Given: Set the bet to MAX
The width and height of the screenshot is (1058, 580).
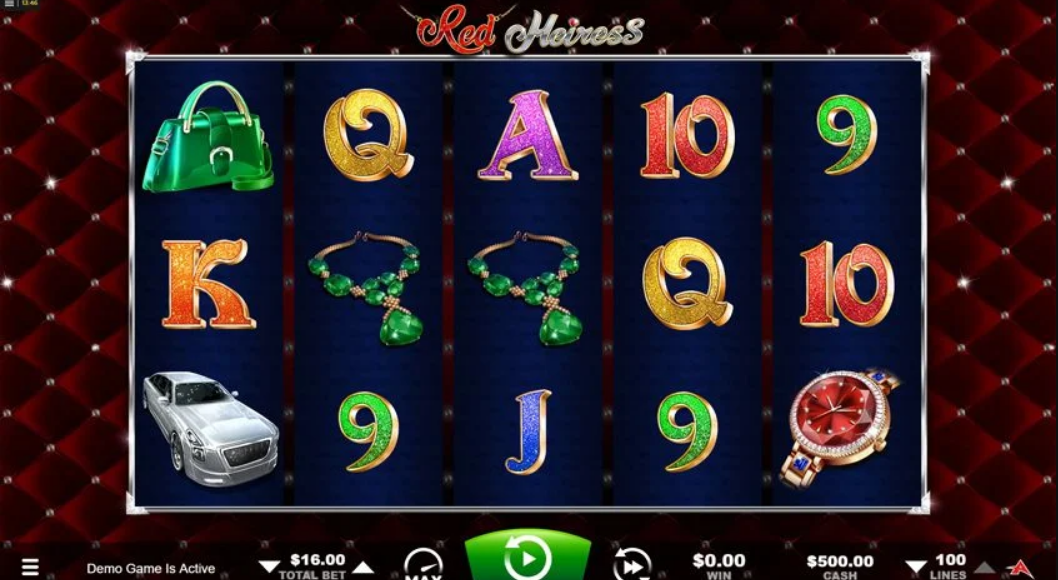Looking at the screenshot, I should click(x=423, y=565).
